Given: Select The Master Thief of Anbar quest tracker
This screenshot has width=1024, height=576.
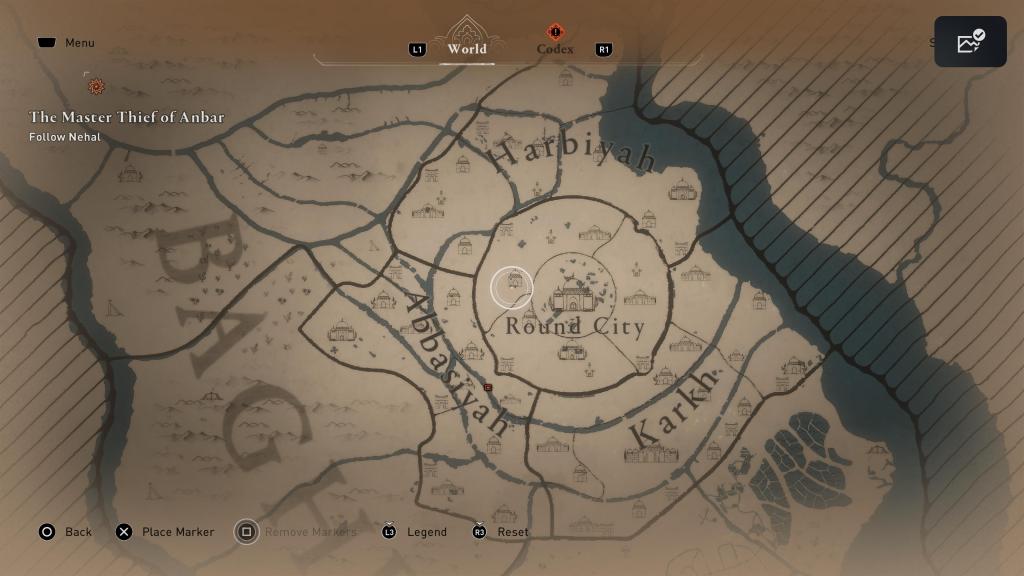Looking at the screenshot, I should point(126,117).
